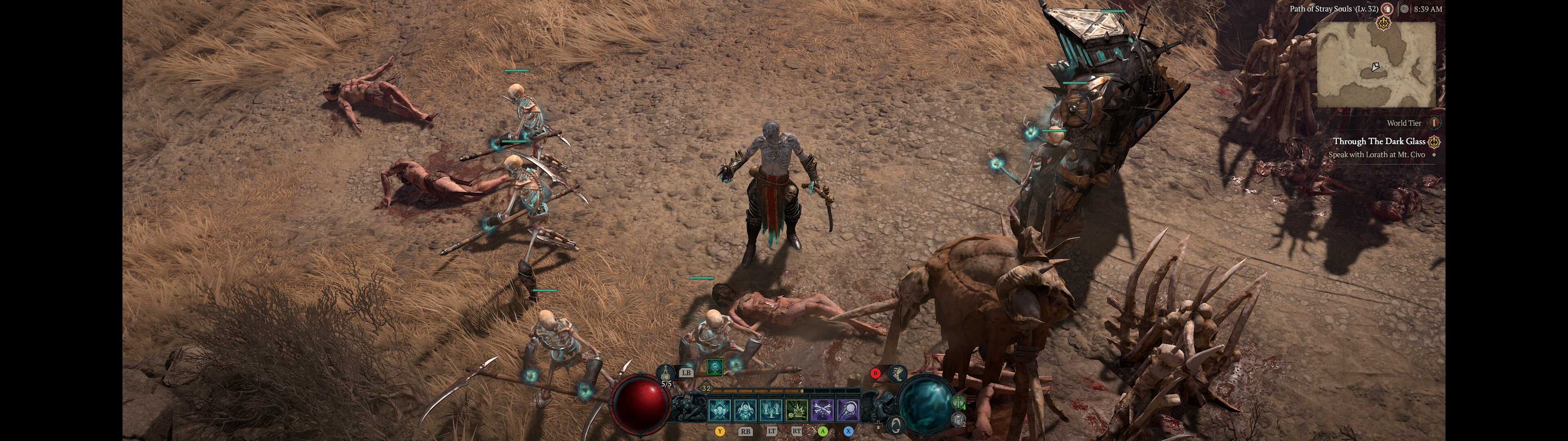Select the Through The Dark Glass quest tracker
Screen dimensions: 1568x441
coord(1379,141)
